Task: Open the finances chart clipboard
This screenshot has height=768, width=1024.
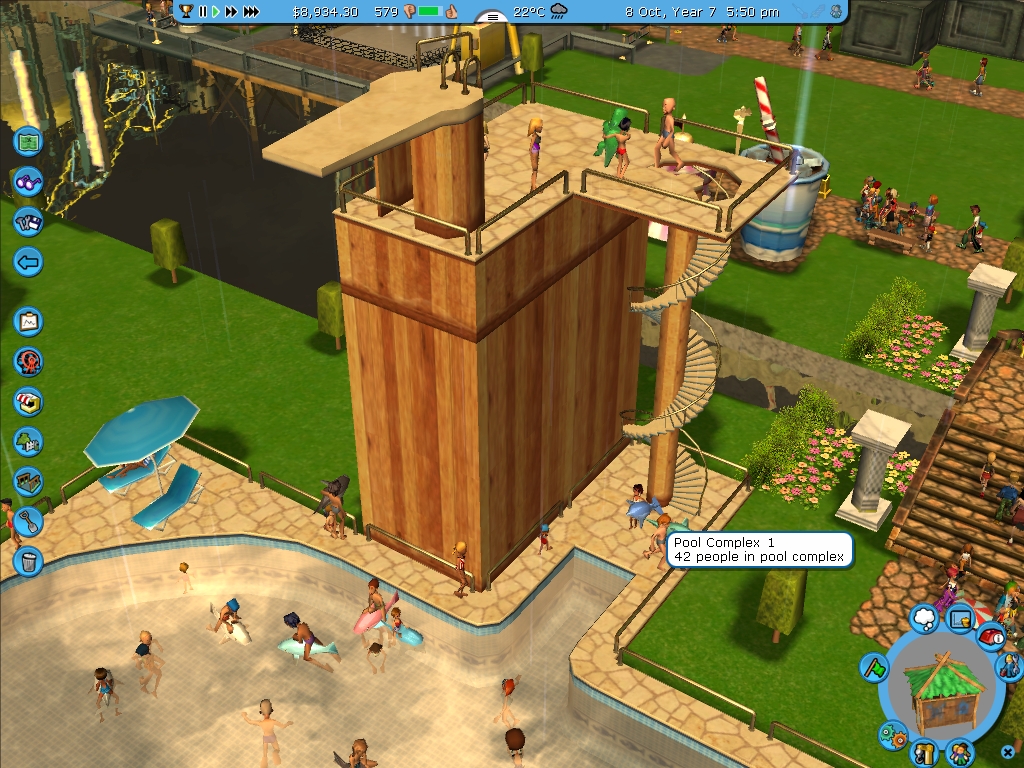Action: 28,322
